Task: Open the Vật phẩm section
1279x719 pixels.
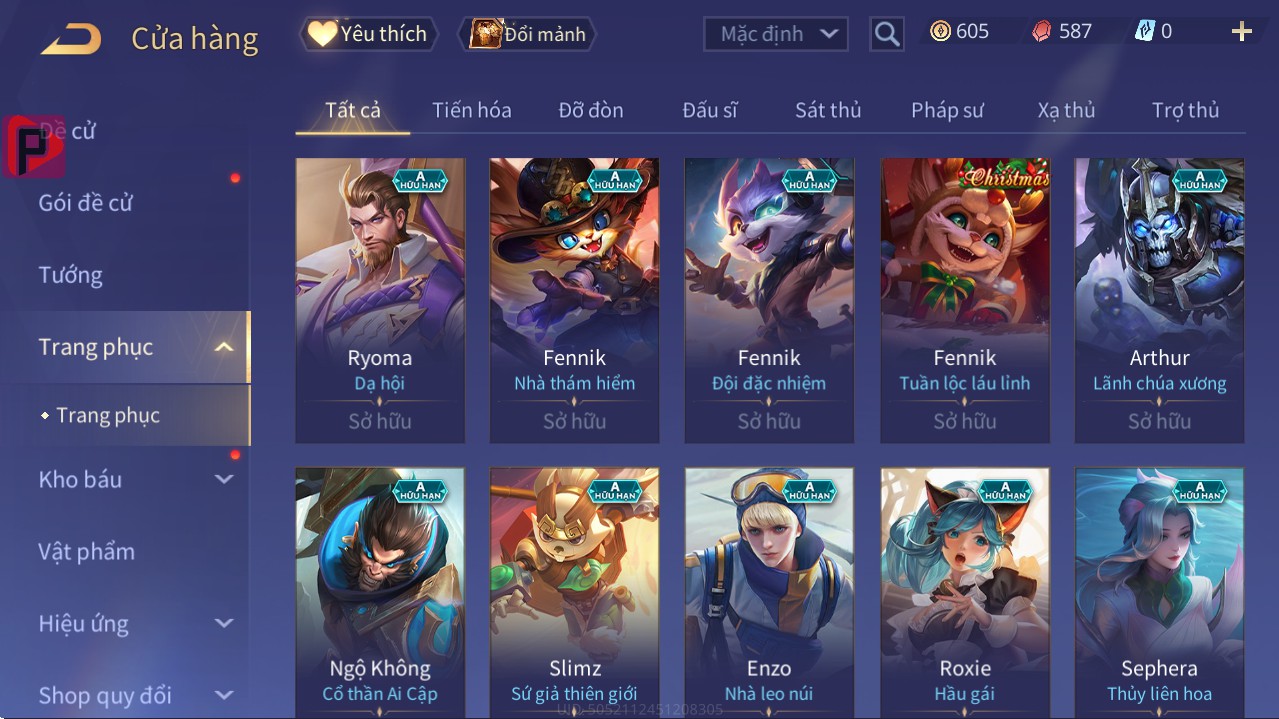Action: point(87,551)
